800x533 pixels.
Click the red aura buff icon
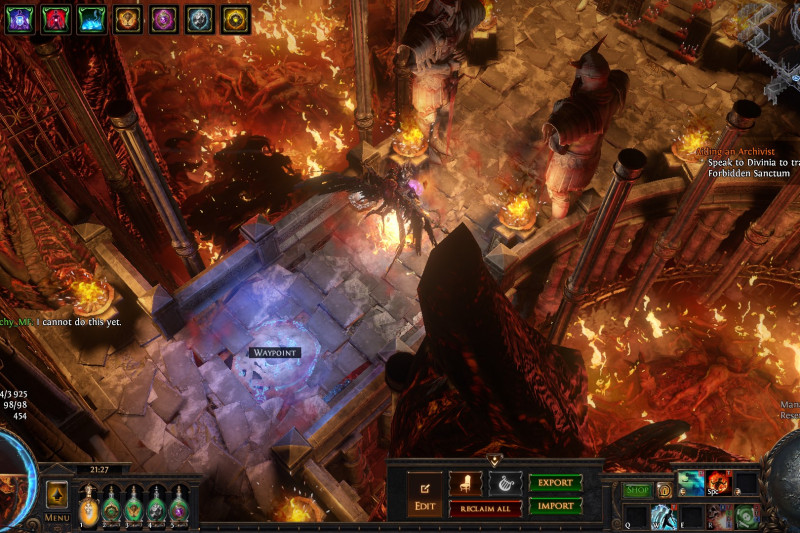click(56, 18)
